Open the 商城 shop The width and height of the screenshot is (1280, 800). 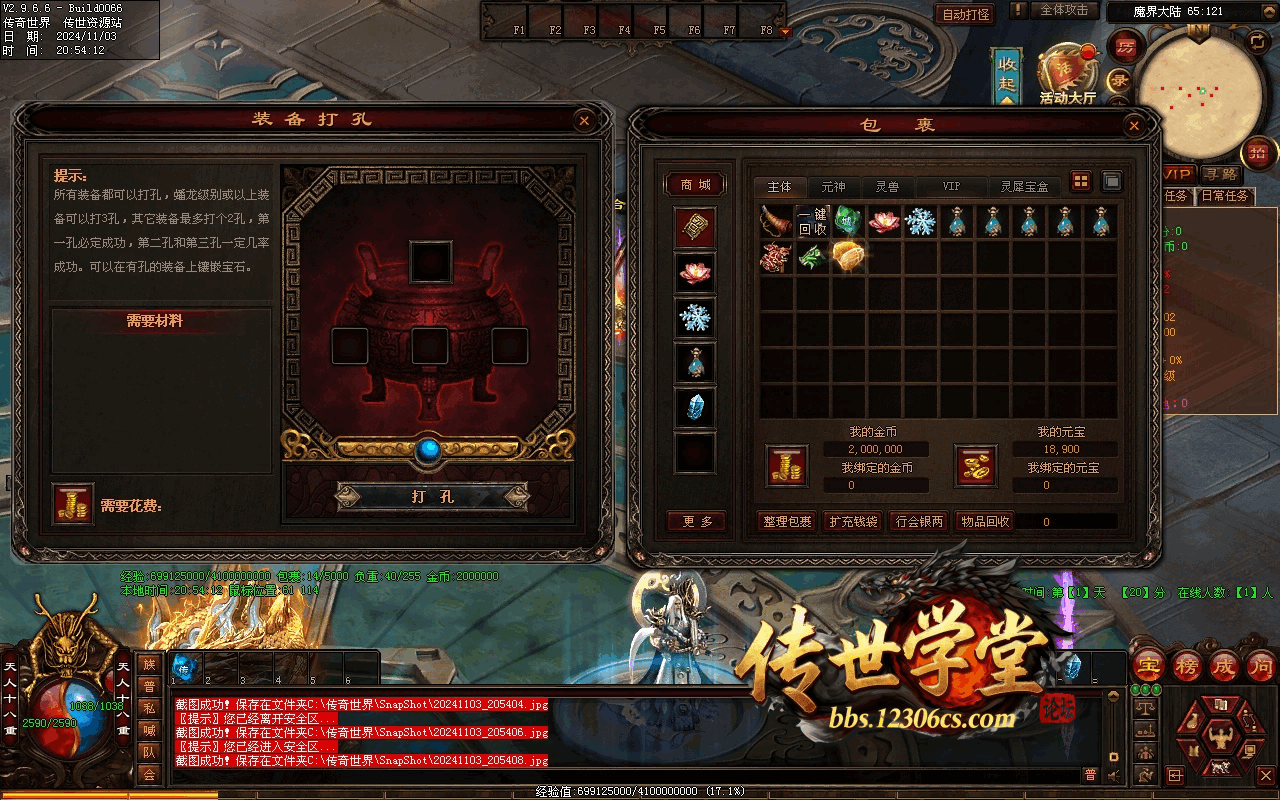click(x=695, y=184)
